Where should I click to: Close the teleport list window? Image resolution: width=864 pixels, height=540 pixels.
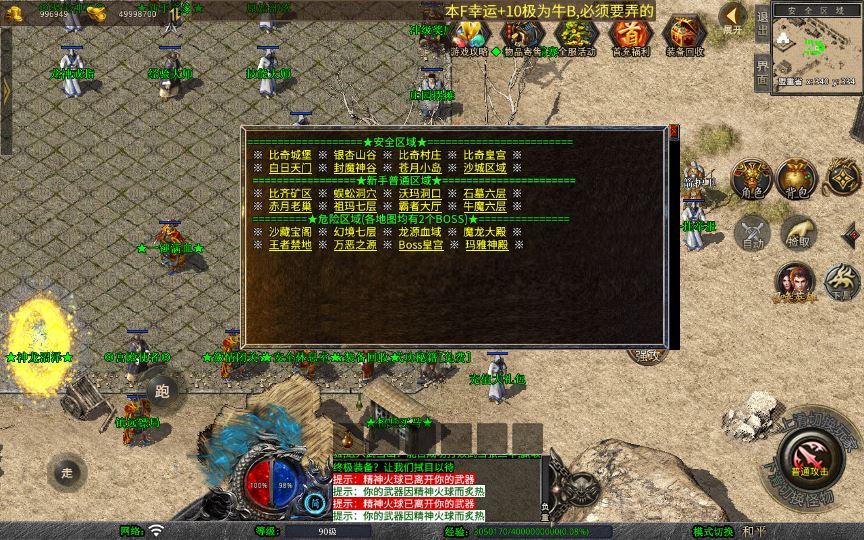tap(674, 131)
